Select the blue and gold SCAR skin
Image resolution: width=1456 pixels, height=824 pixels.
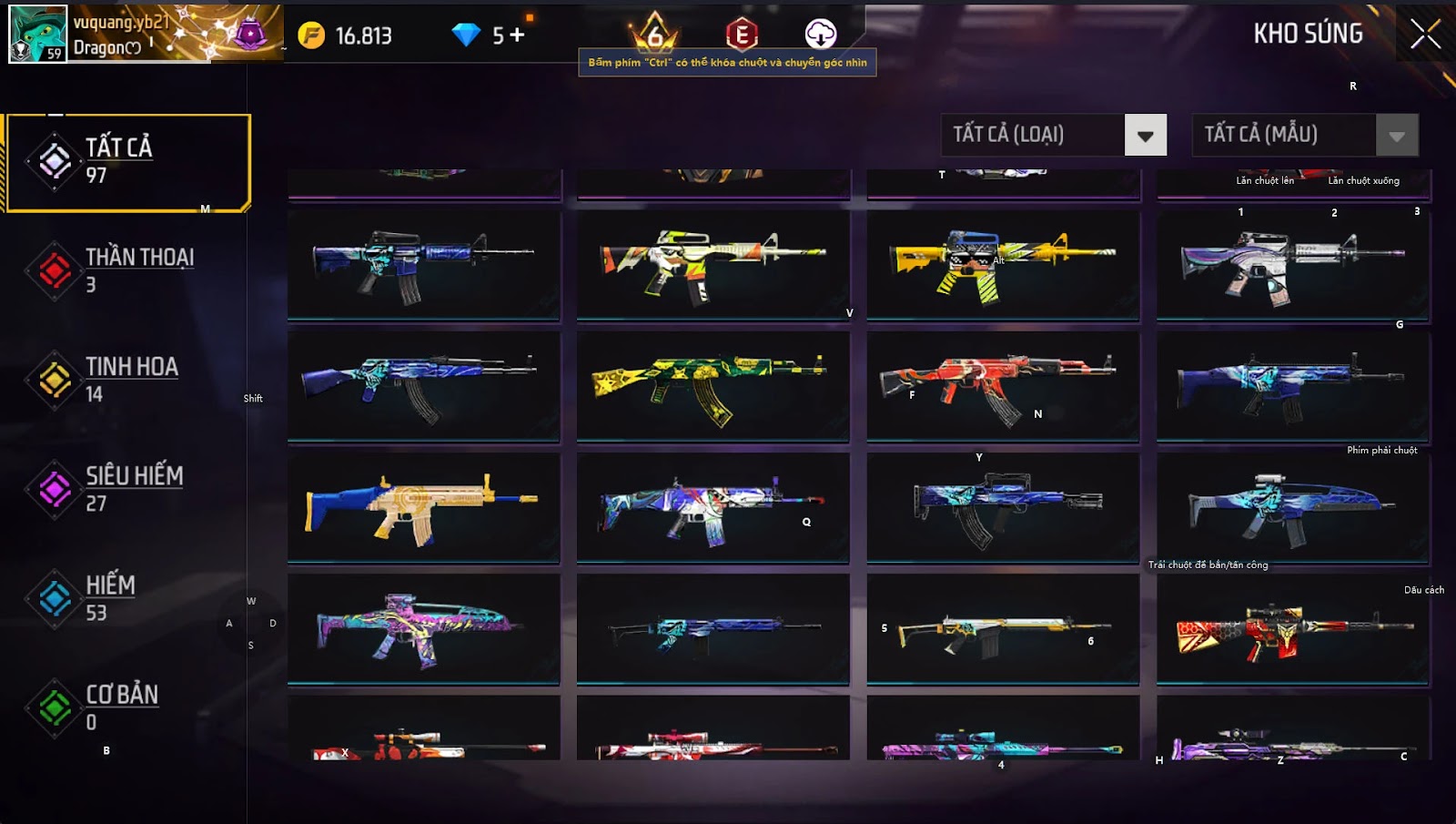click(423, 508)
